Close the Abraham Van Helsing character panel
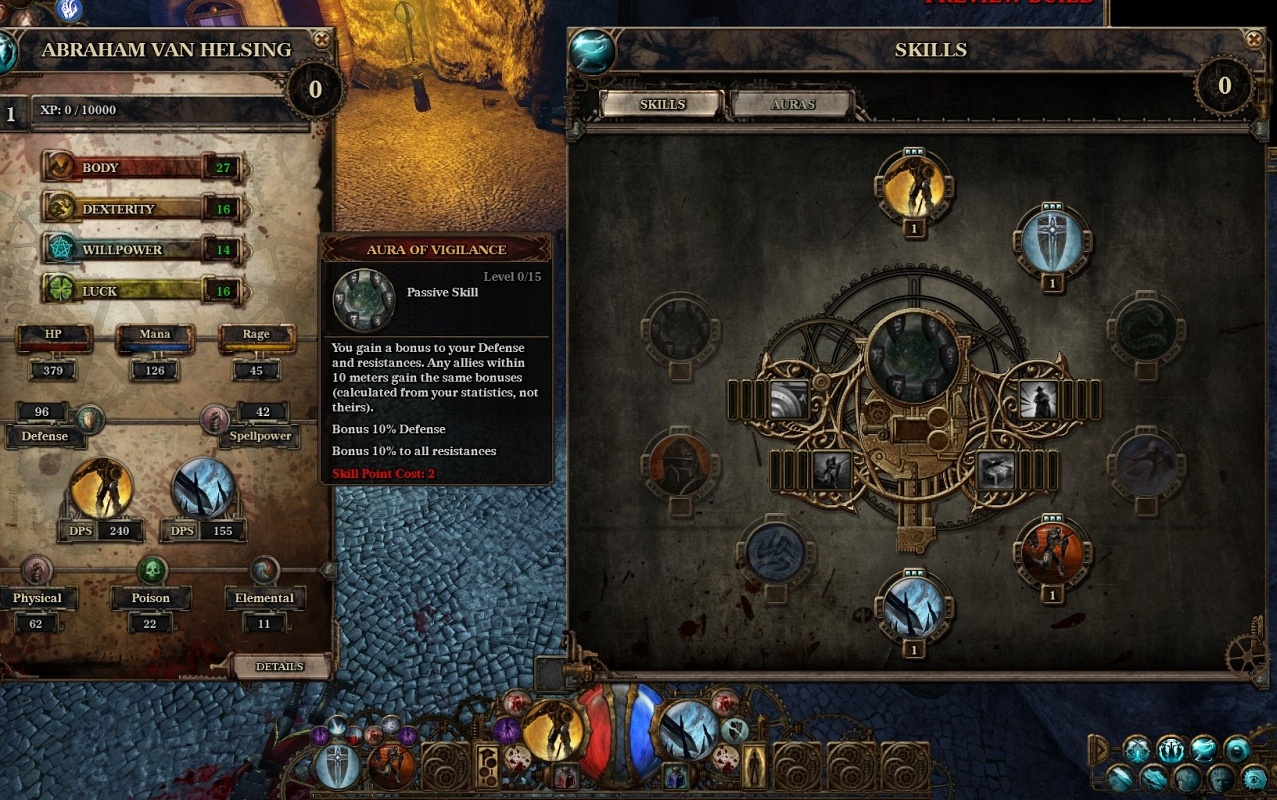 321,40
